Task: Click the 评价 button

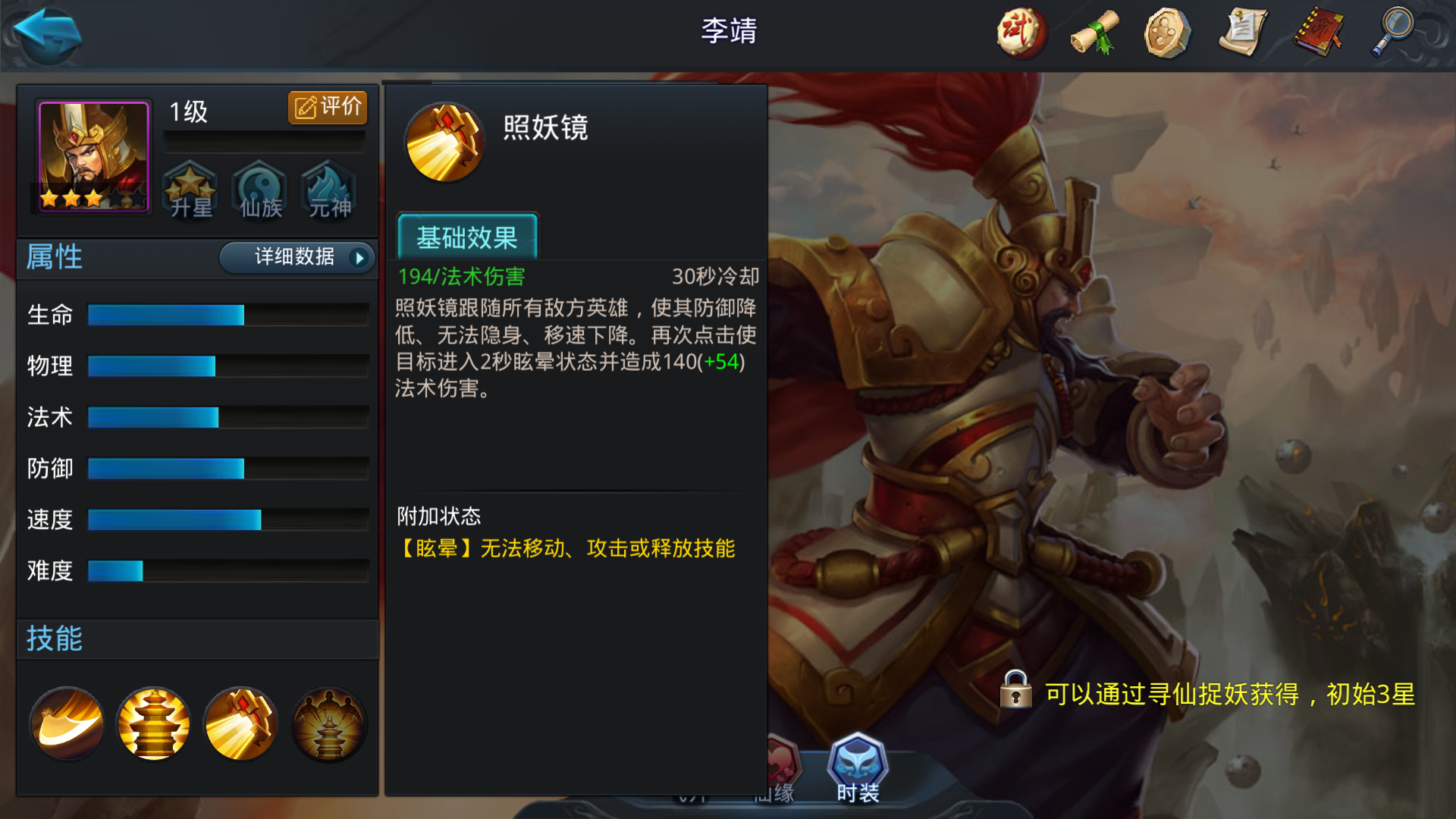Action: pos(327,107)
